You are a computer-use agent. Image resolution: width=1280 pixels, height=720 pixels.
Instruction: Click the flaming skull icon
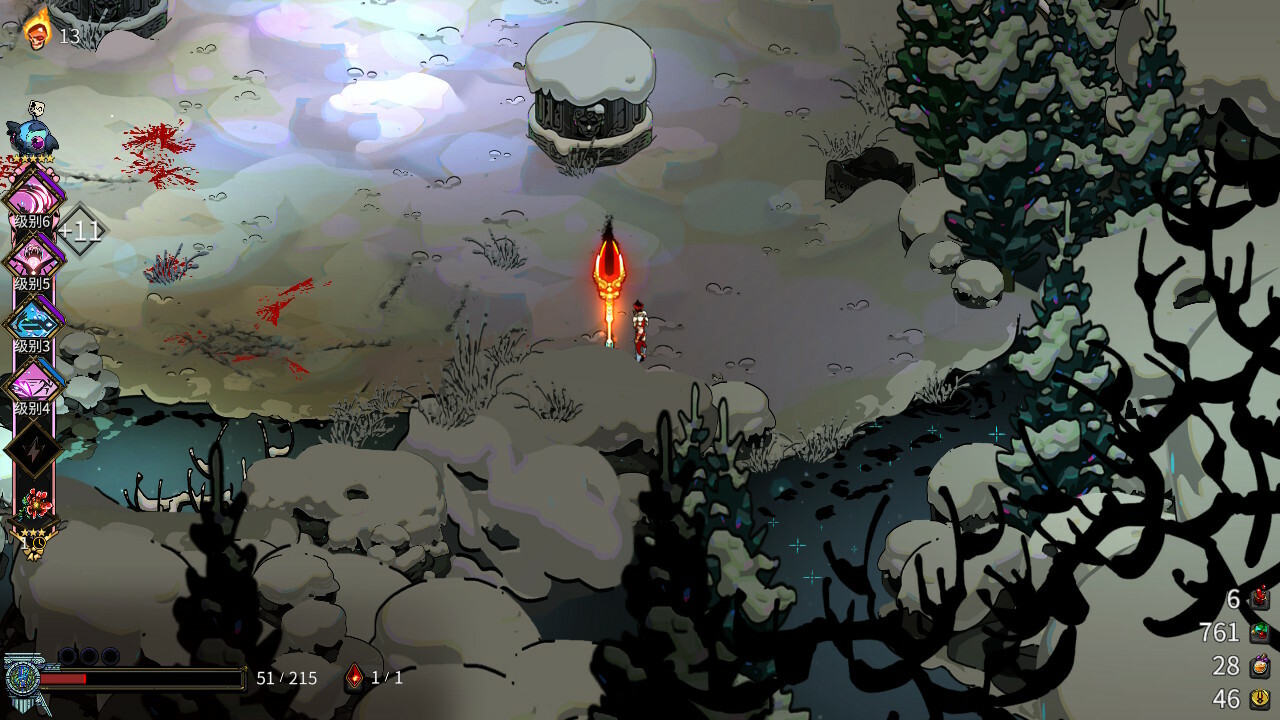click(x=37, y=28)
